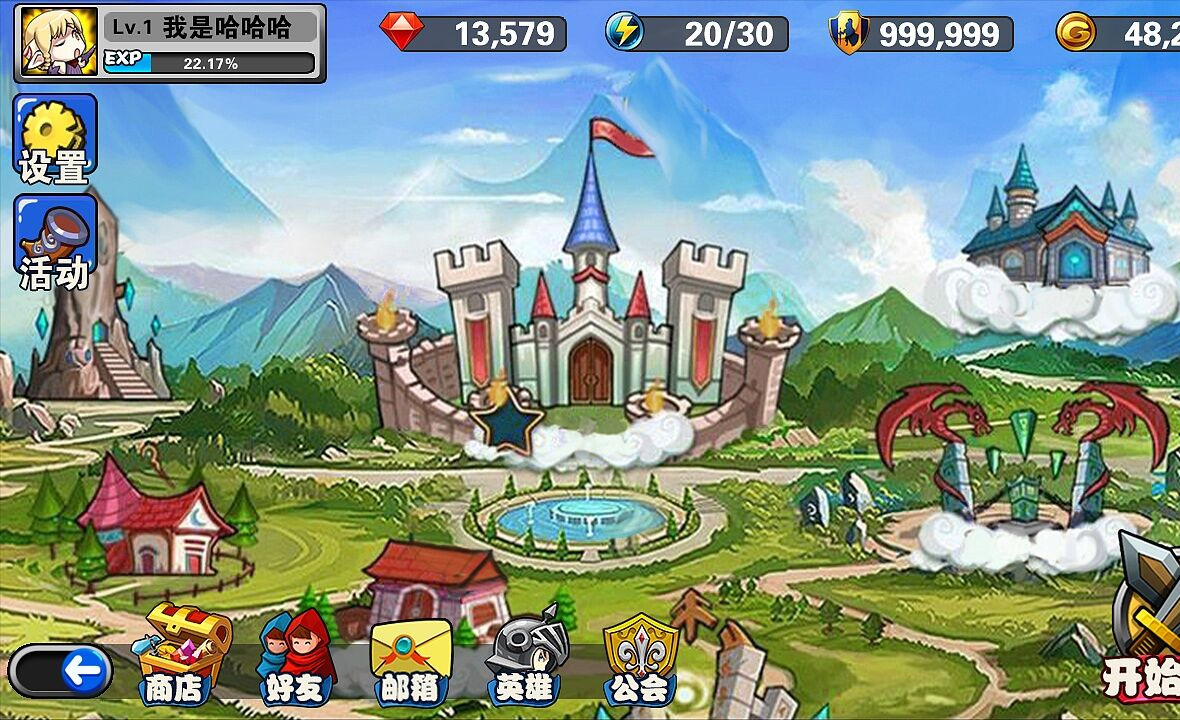Open the 好友 friends menu
This screenshot has width=1180, height=720.
(x=295, y=655)
